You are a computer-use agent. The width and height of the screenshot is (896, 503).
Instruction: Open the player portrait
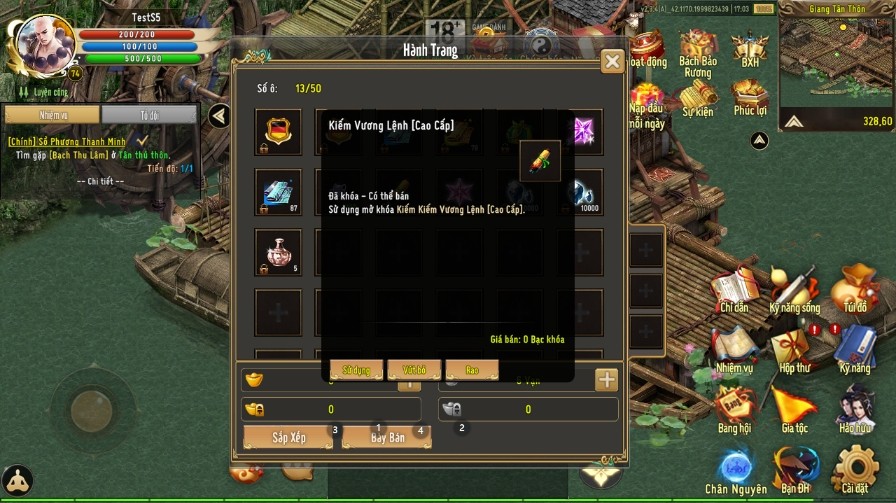pos(40,42)
